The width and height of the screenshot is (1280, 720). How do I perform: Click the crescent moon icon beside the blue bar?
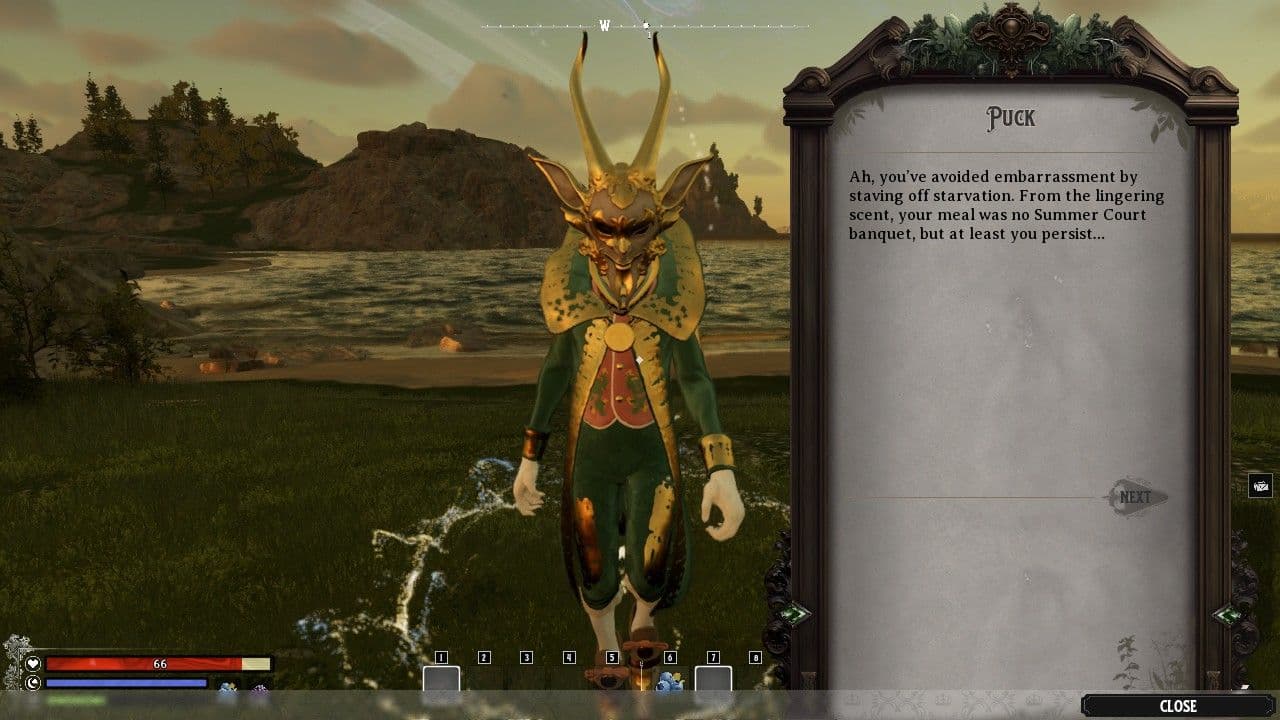click(30, 683)
